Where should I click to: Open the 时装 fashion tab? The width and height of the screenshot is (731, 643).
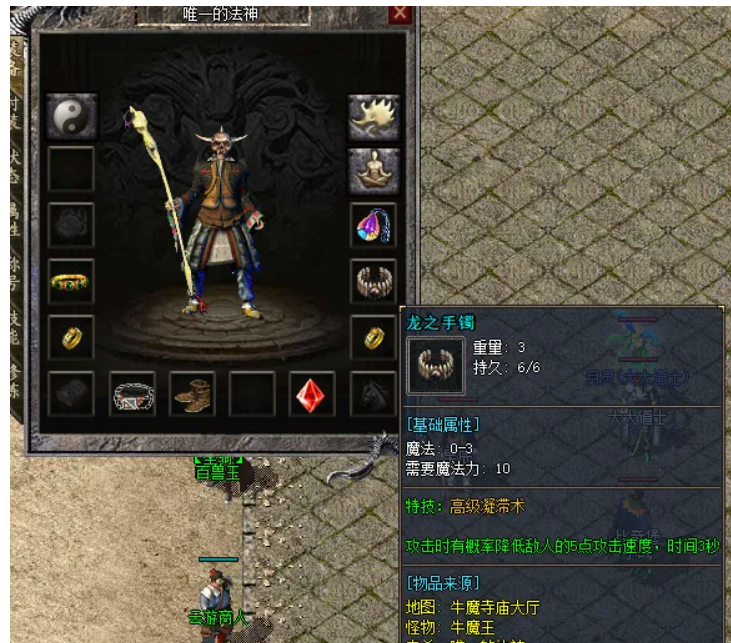[x=16, y=111]
